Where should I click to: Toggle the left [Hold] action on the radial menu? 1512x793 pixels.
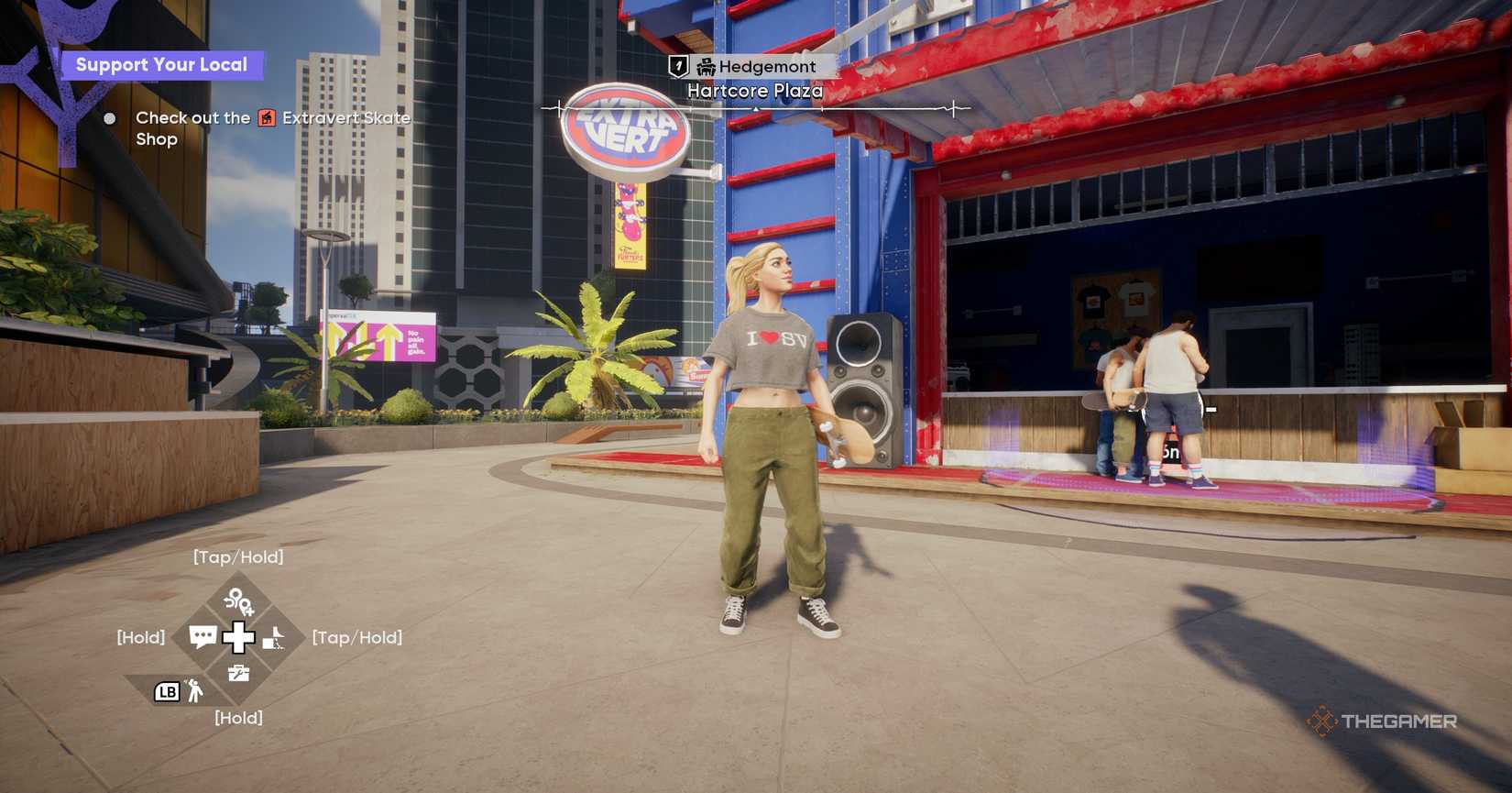pyautogui.click(x=140, y=636)
